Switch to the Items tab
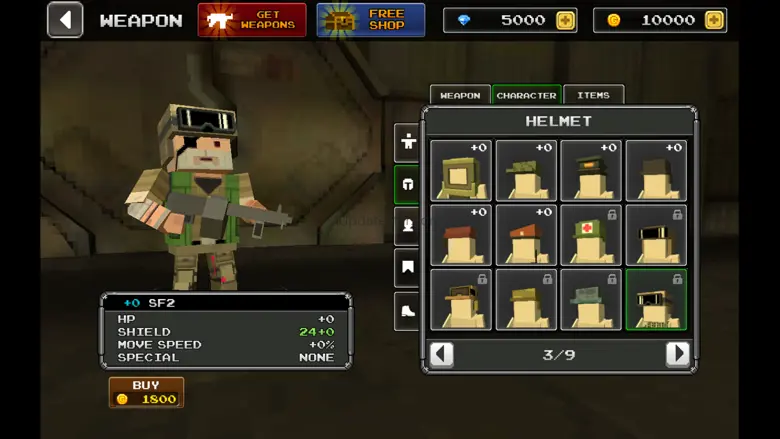 [593, 95]
